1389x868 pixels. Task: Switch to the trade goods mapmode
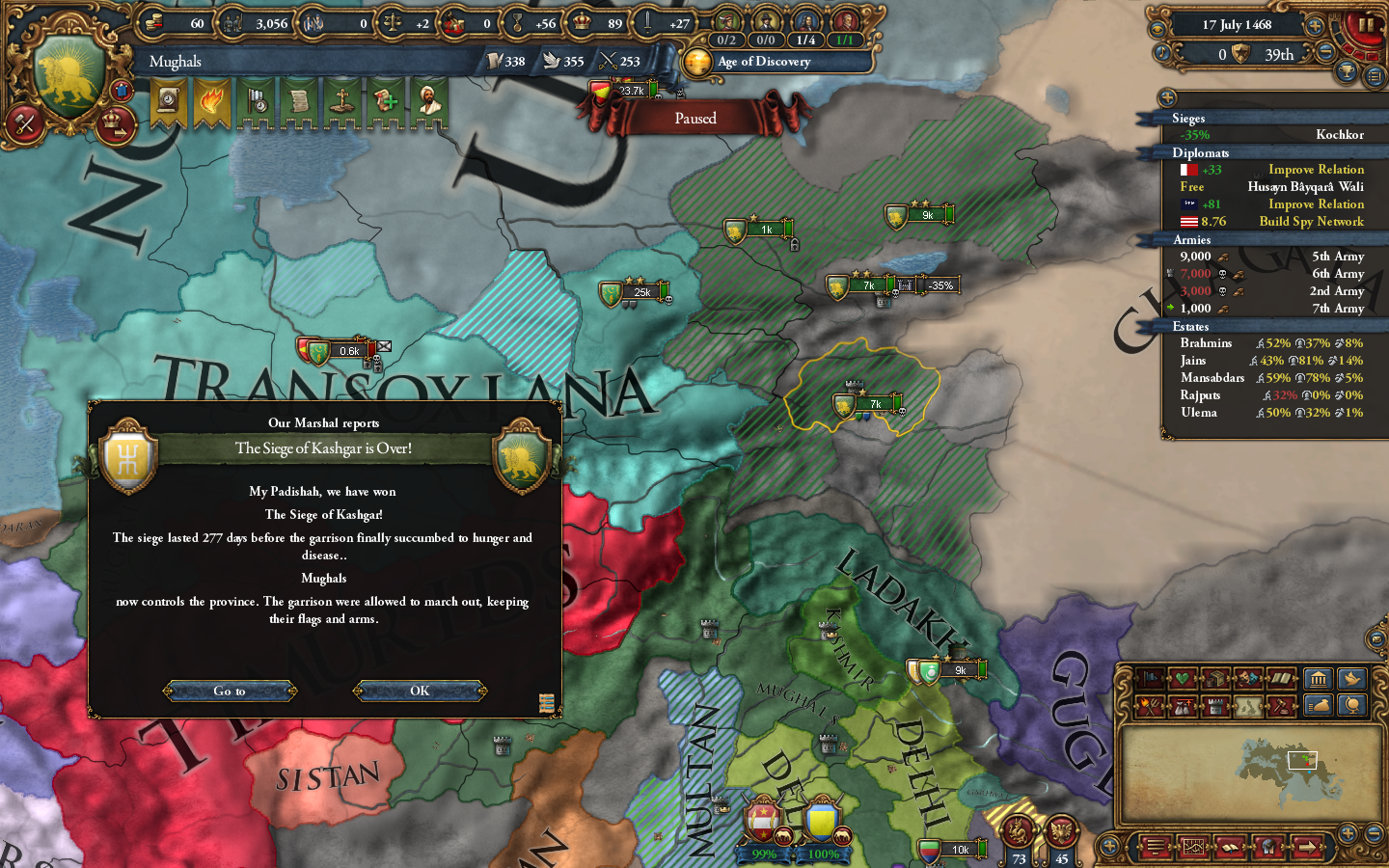tap(1215, 677)
